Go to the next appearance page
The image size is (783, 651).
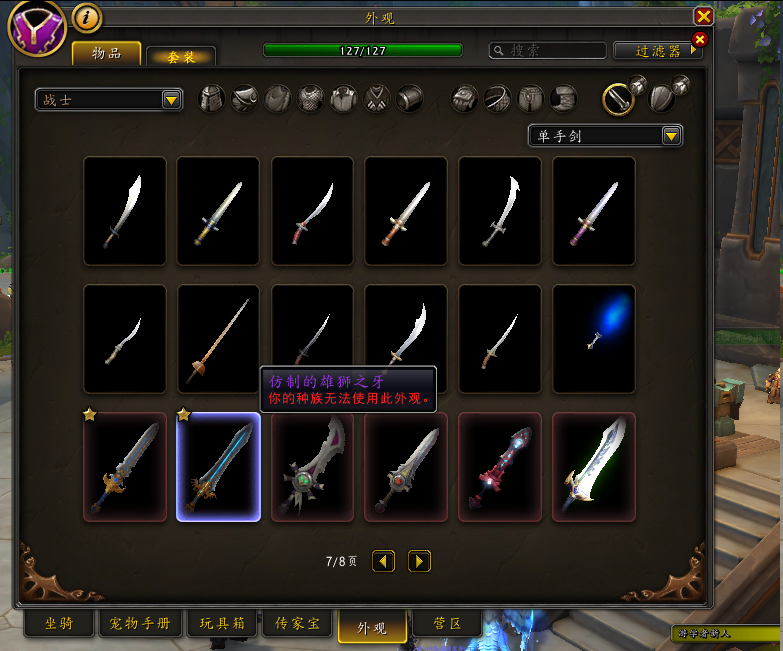tap(420, 561)
